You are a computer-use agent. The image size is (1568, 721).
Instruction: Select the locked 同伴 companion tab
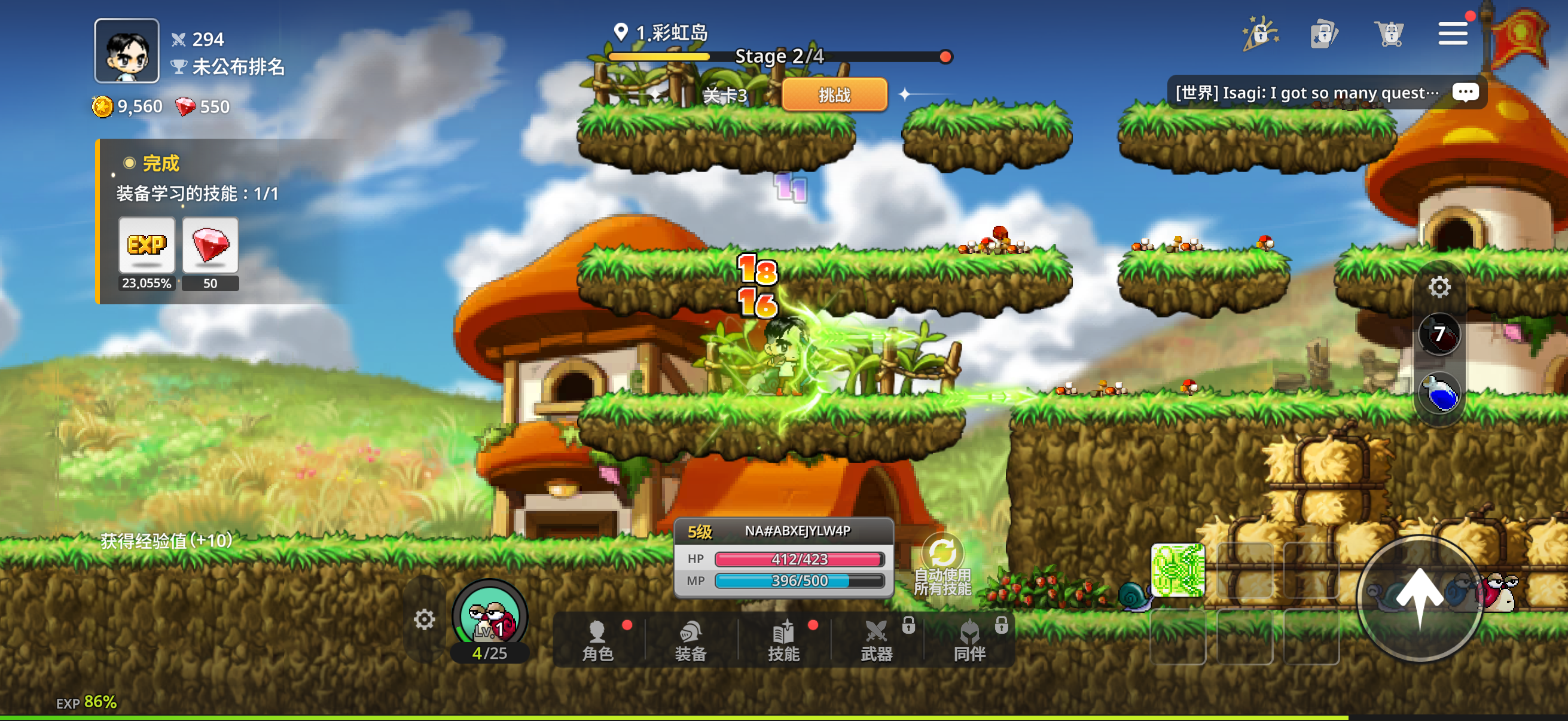(969, 640)
